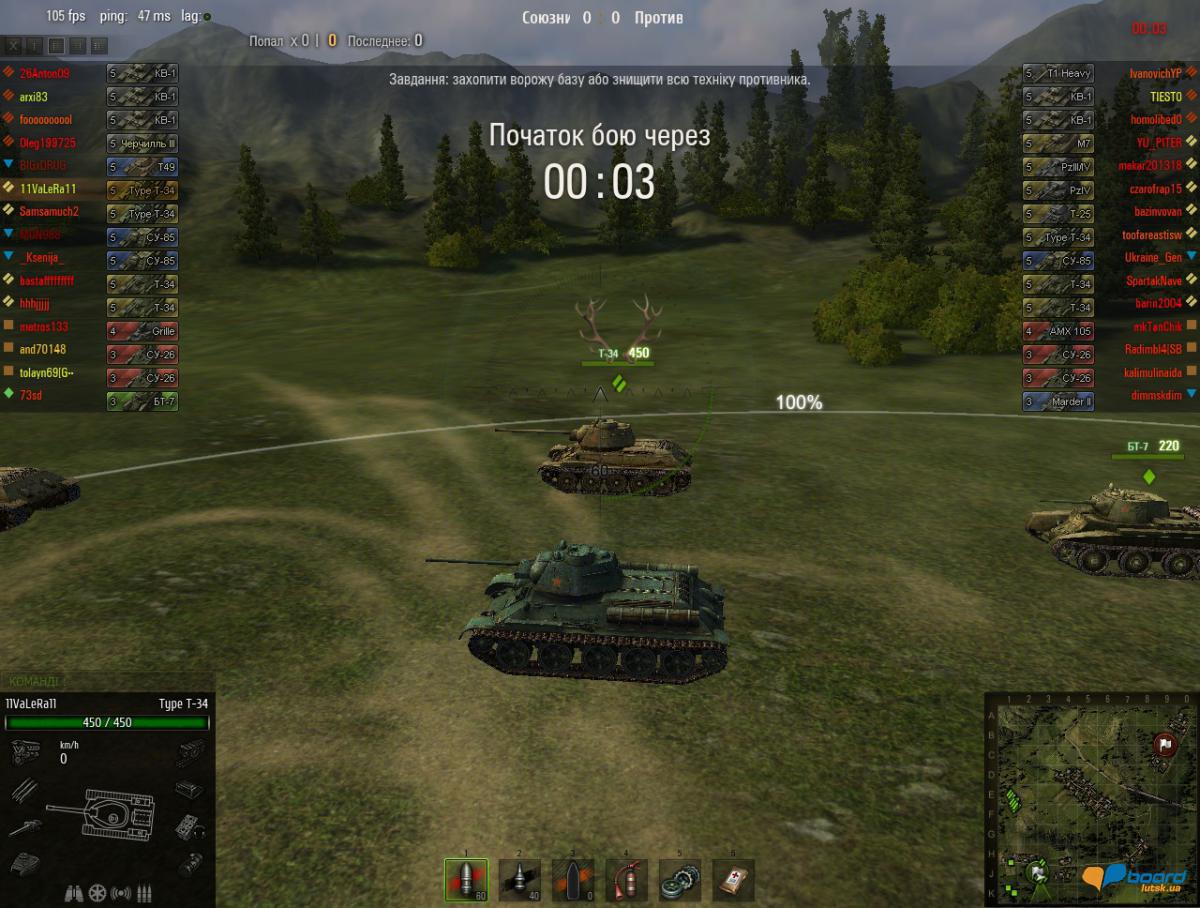Pick enemy IvanovichYP with the T1 Heavy

(x=1156, y=74)
